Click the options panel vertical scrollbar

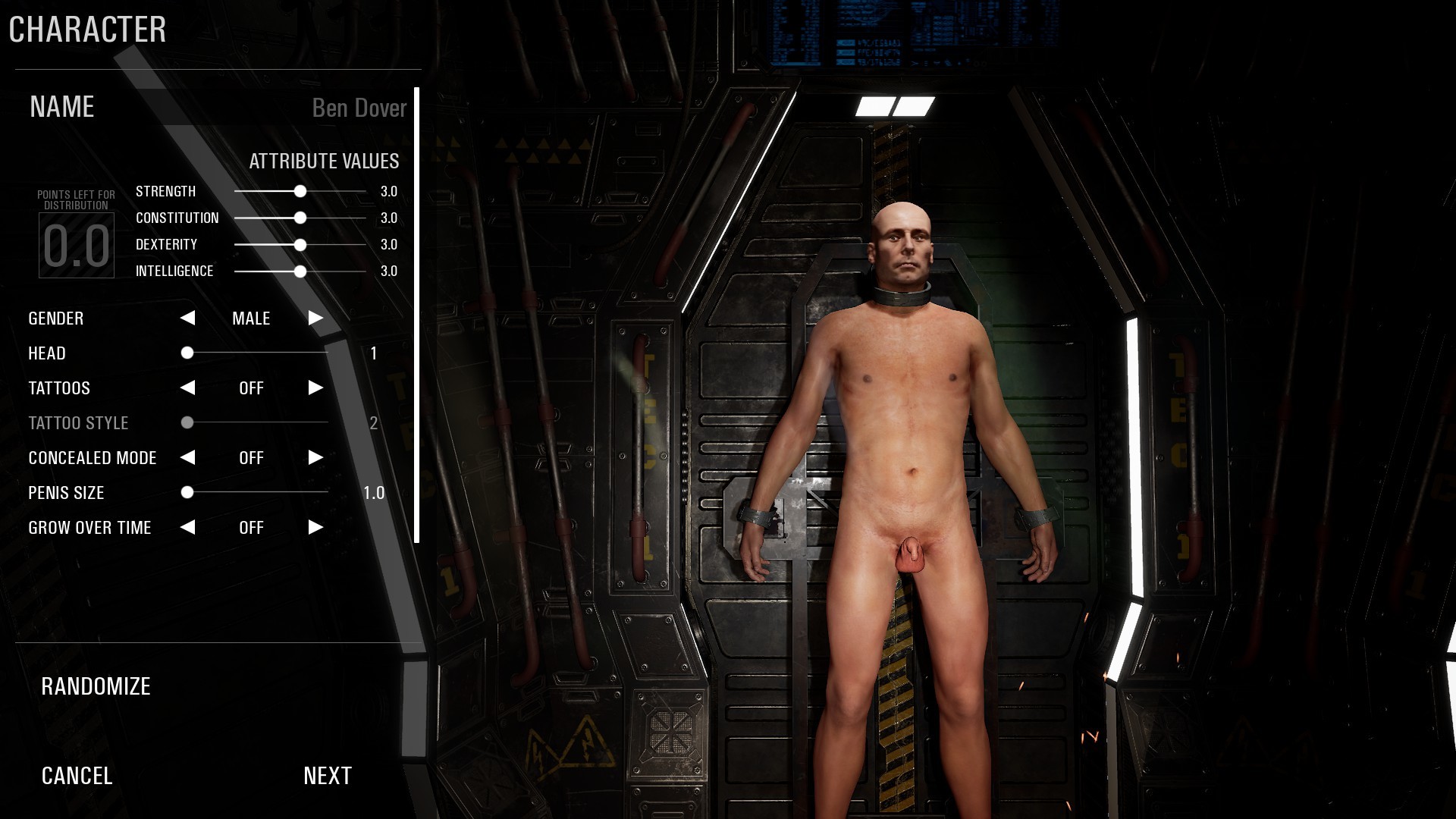[x=416, y=315]
